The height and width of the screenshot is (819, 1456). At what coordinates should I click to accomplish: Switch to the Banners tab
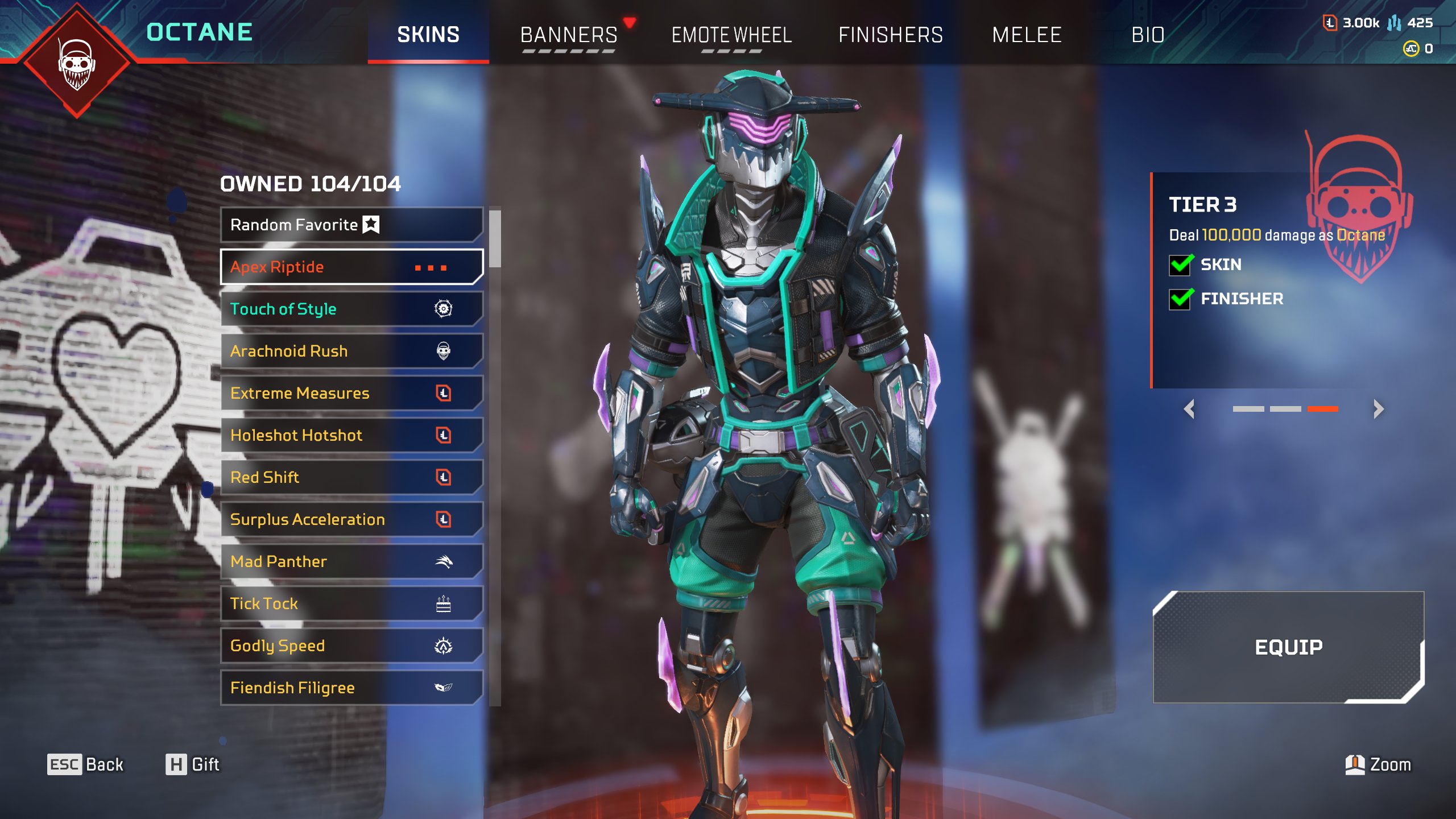pos(569,35)
